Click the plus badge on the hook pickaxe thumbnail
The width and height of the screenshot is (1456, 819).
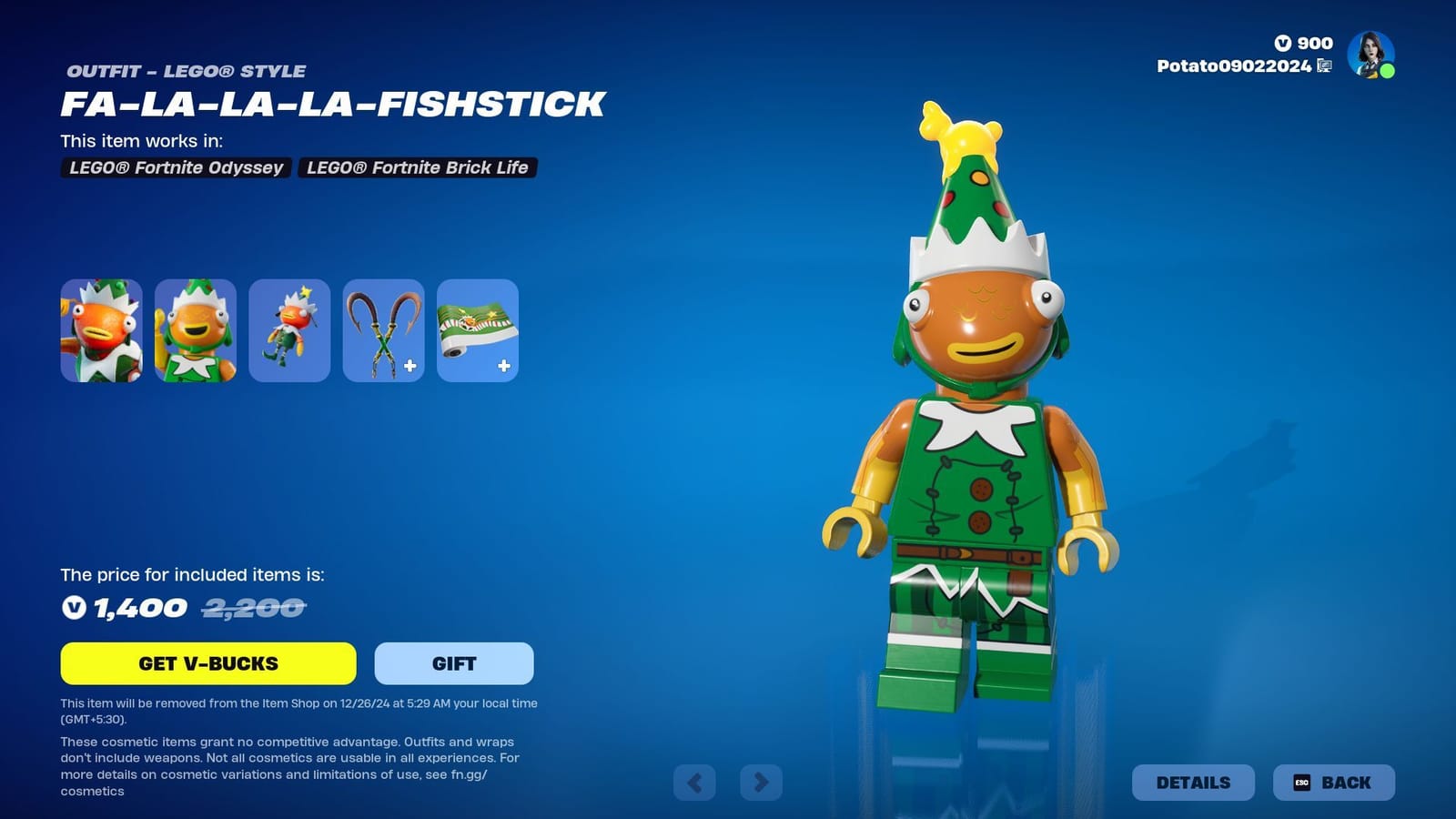(410, 367)
